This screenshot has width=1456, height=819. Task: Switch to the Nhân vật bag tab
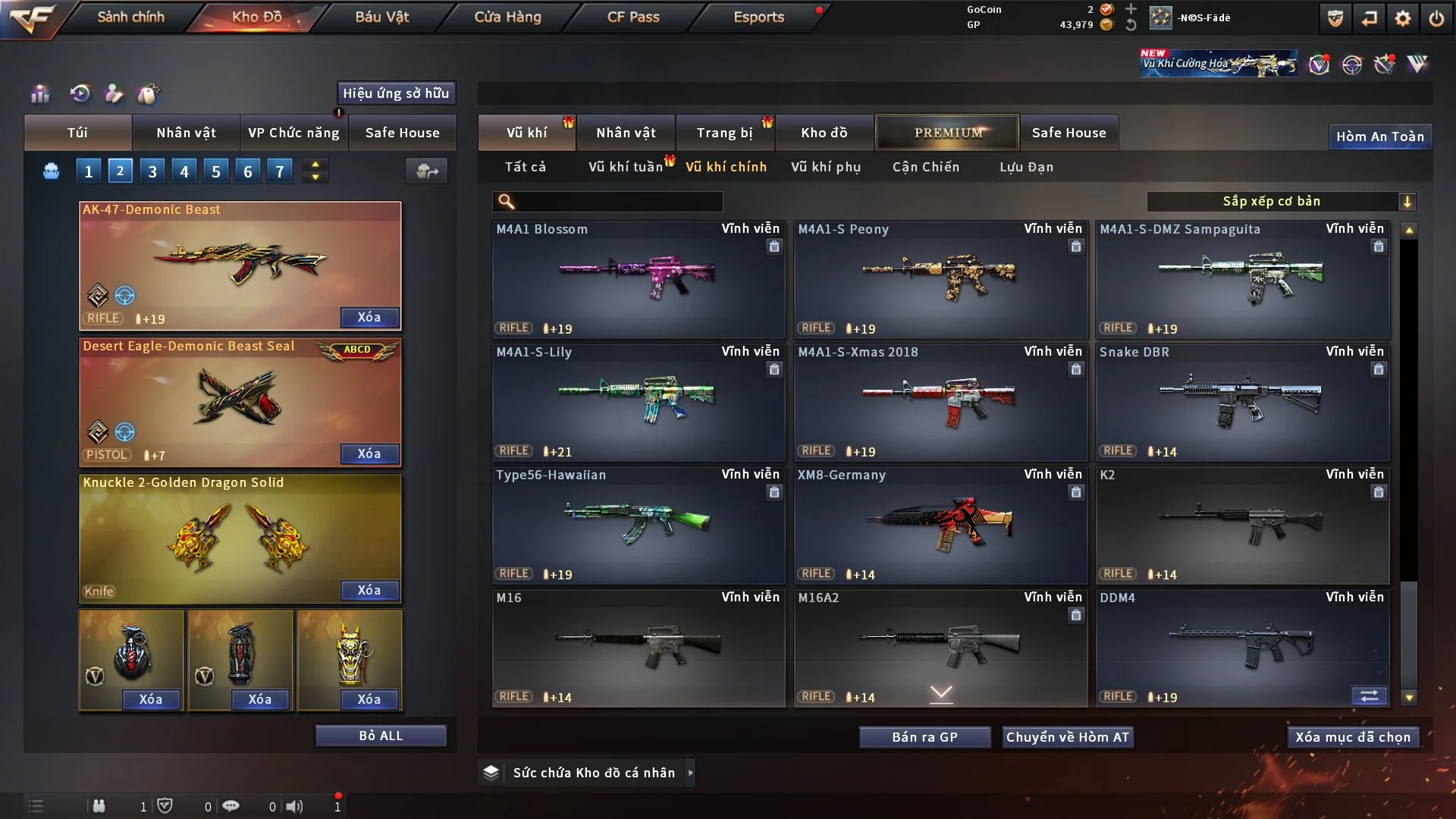[x=186, y=133]
